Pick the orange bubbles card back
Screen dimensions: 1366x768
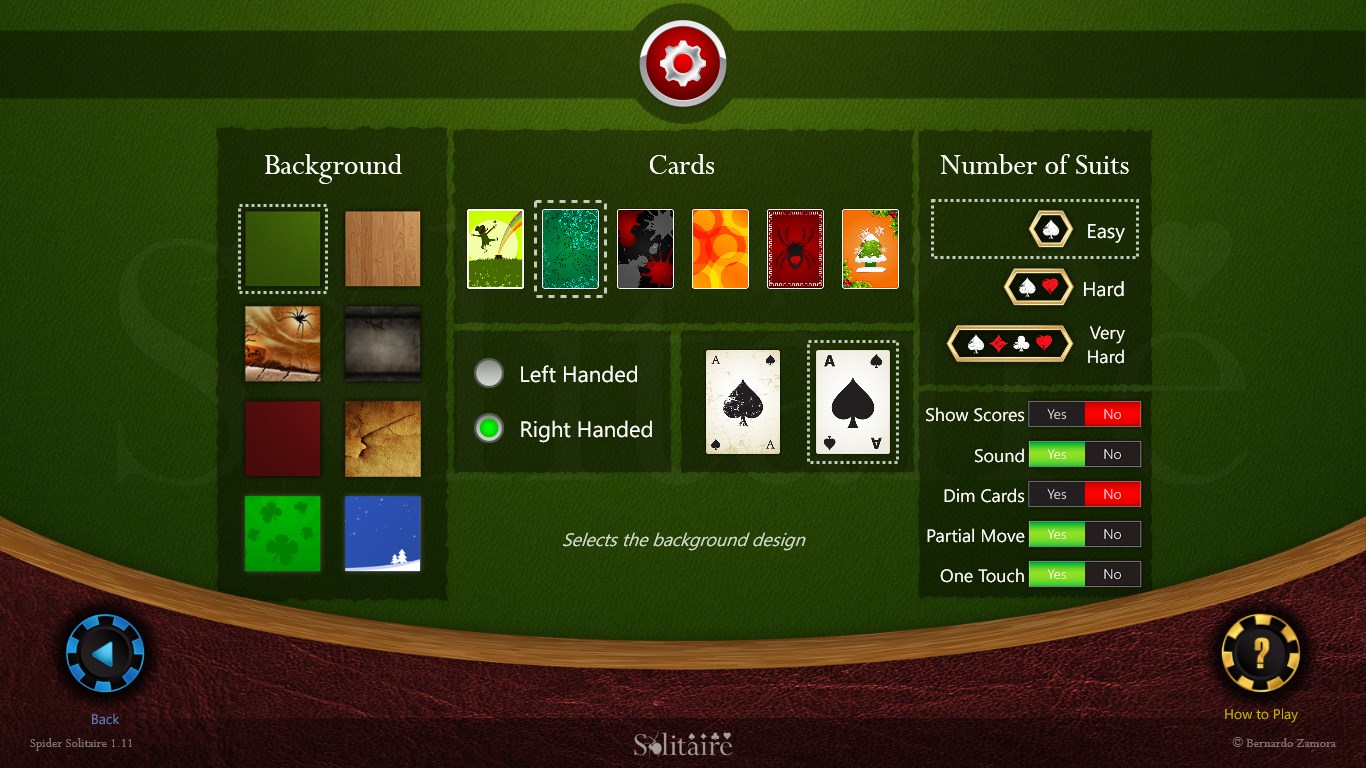[x=720, y=248]
